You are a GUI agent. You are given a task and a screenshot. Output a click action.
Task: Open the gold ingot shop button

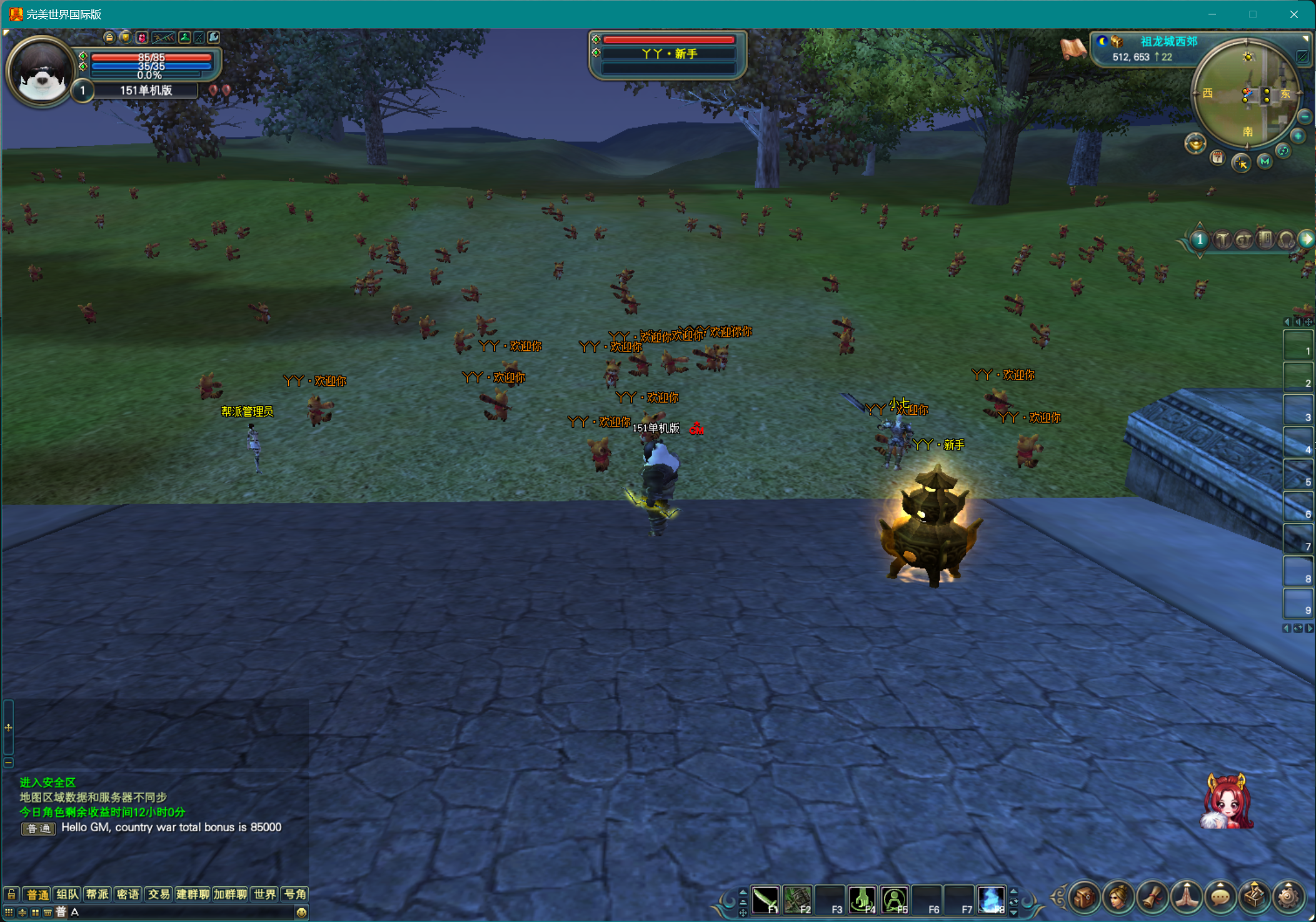click(1195, 144)
